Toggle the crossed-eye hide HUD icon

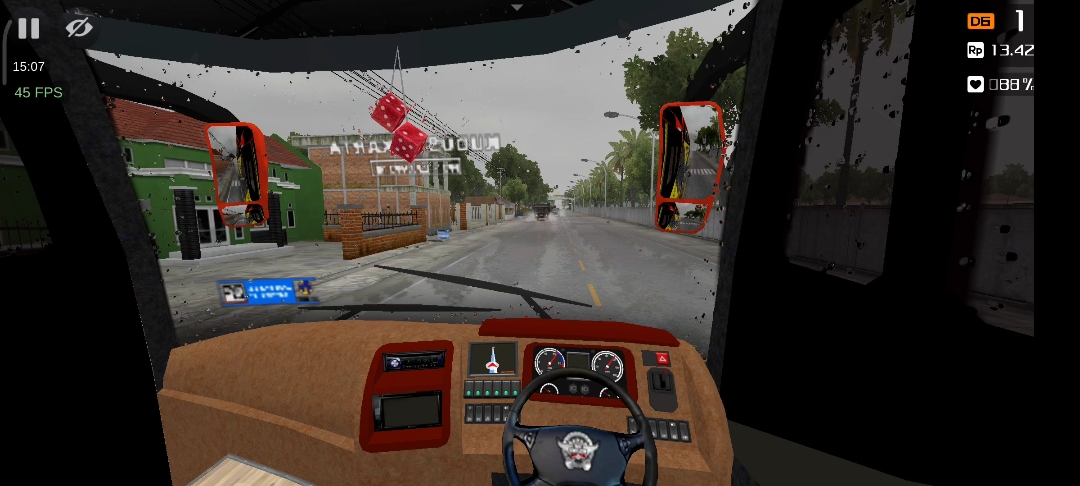pyautogui.click(x=79, y=28)
